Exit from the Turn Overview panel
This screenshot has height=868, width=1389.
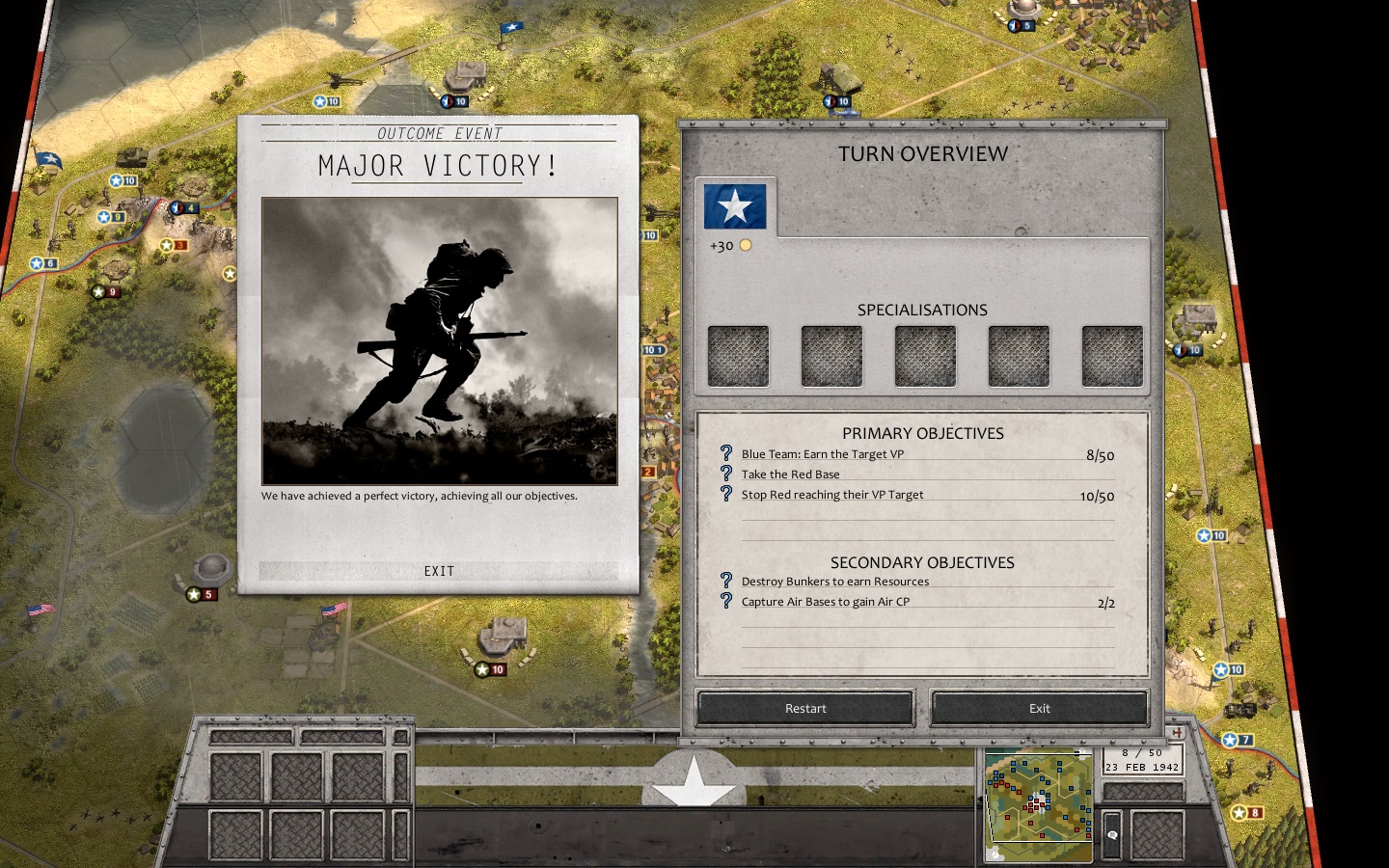1039,708
